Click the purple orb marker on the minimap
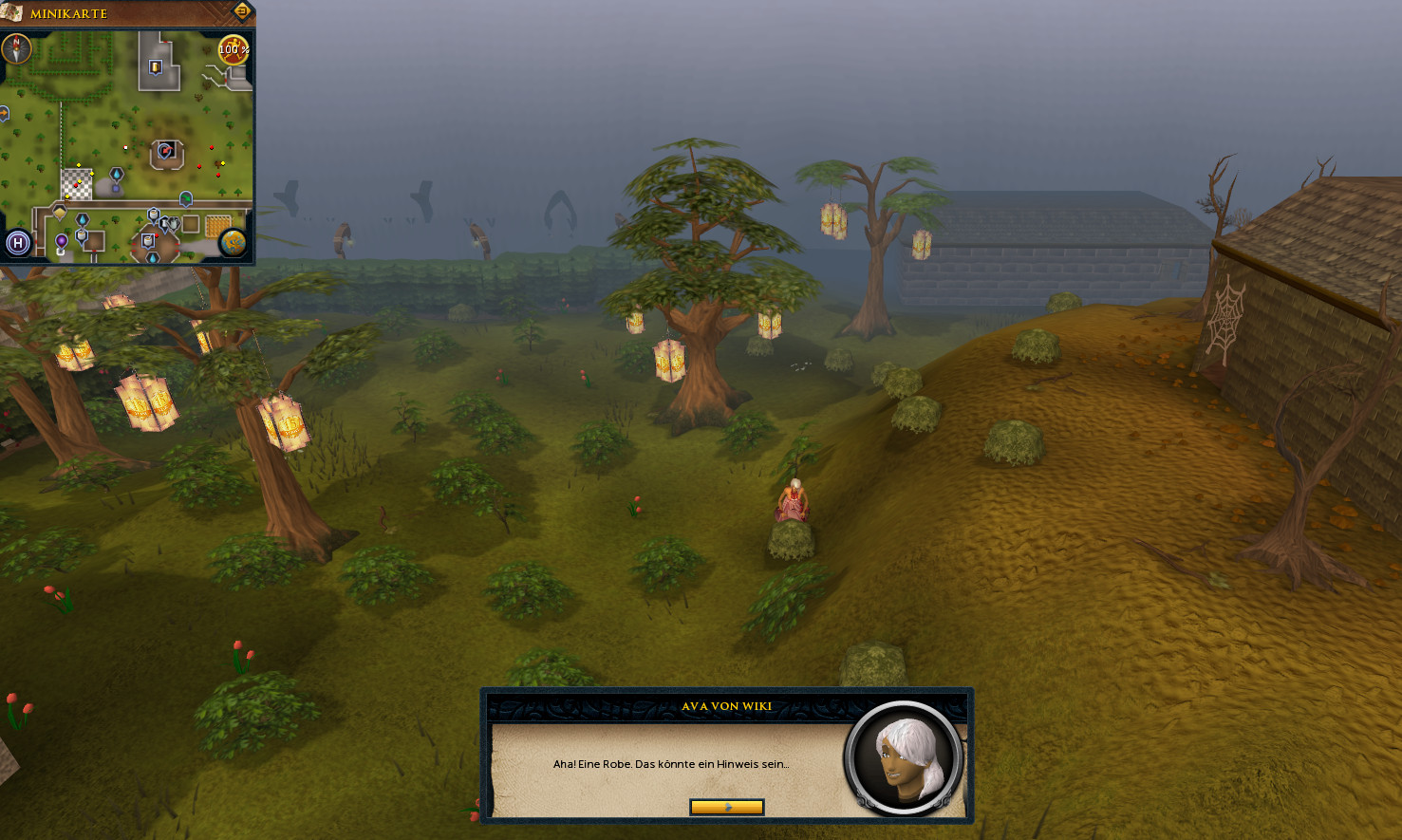Viewport: 1402px width, 840px height. click(62, 241)
